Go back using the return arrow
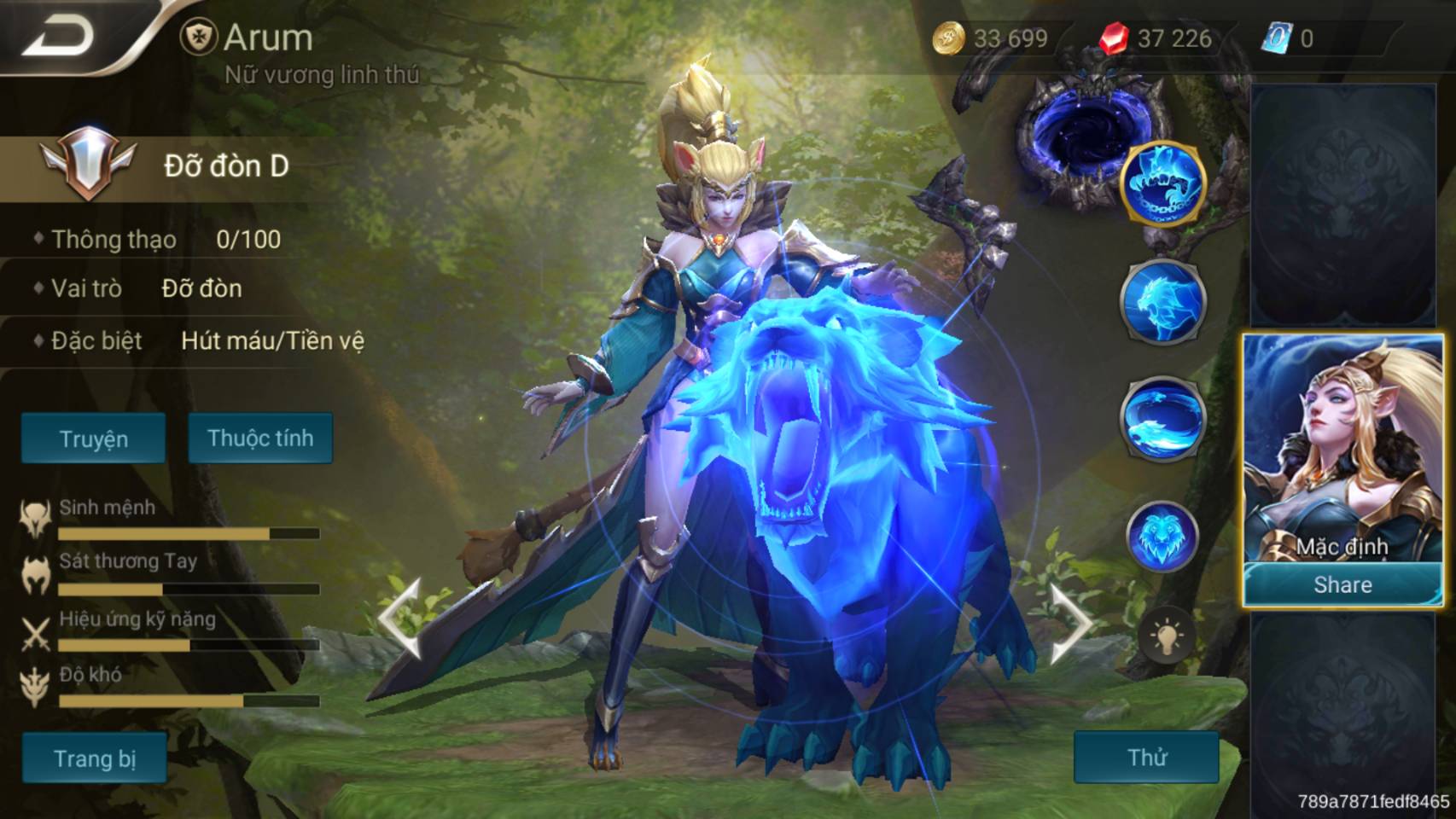Viewport: 1456px width, 819px height. click(58, 36)
